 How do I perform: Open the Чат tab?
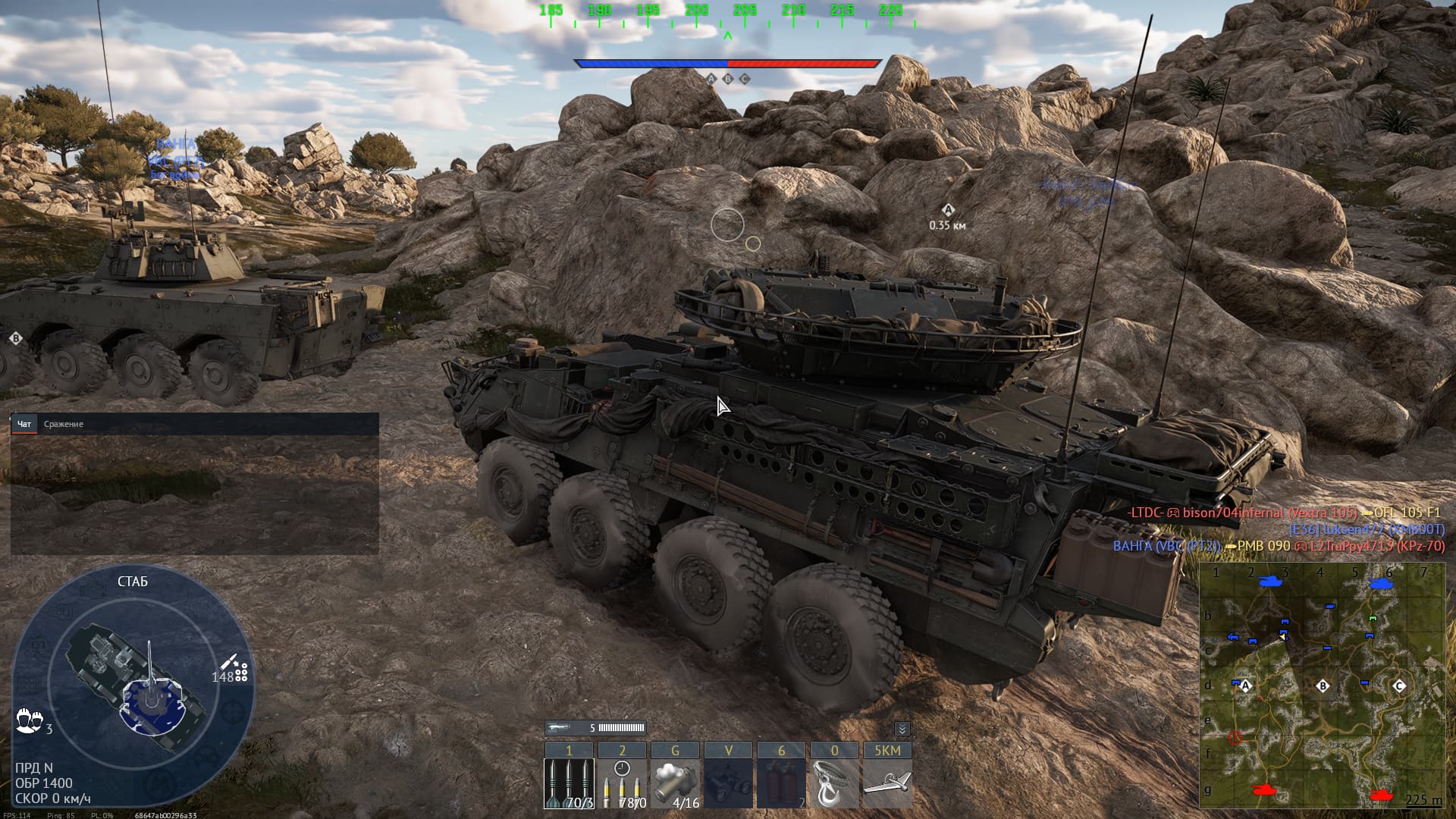click(24, 424)
